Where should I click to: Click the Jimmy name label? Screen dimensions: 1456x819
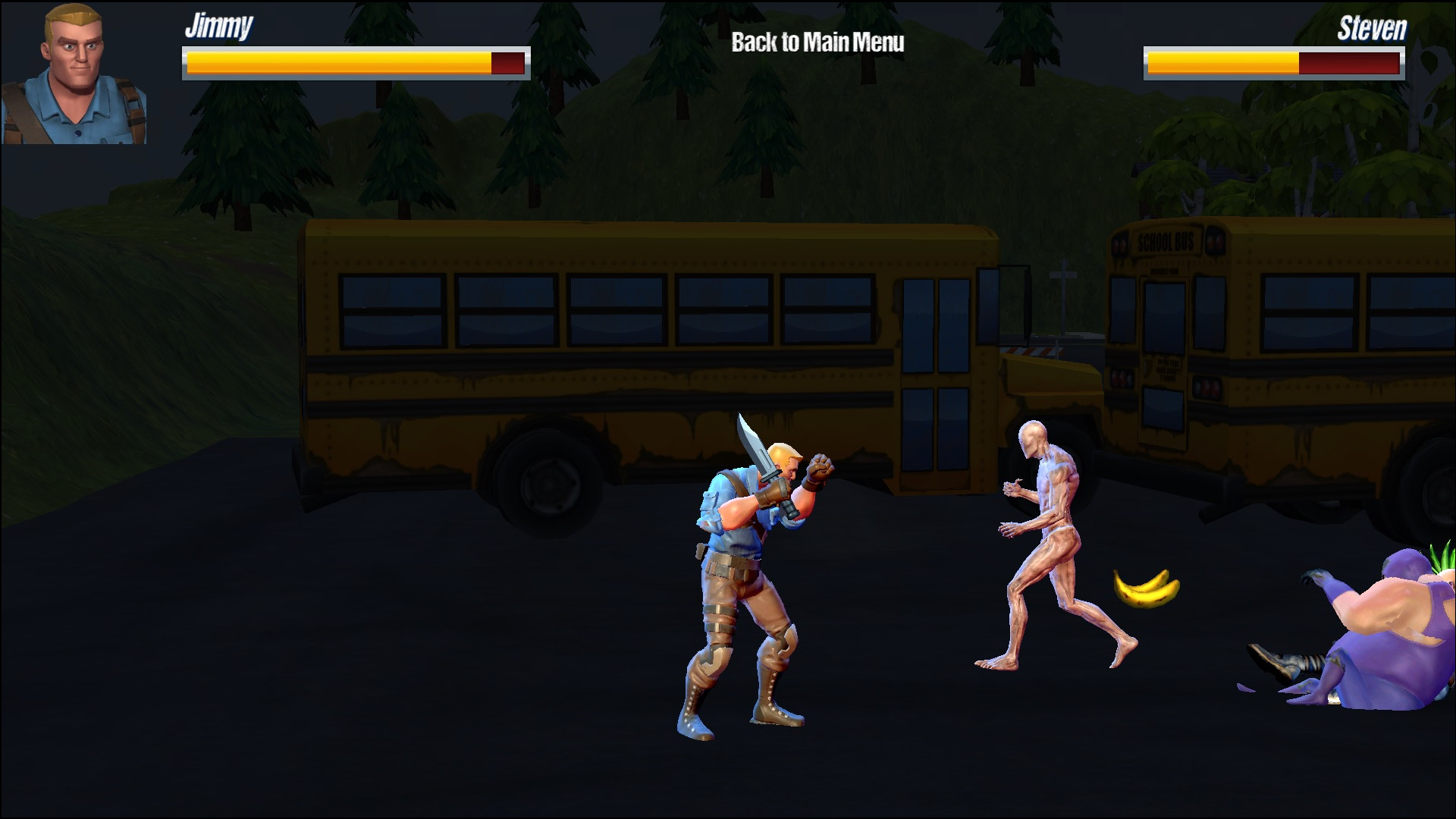(x=218, y=29)
